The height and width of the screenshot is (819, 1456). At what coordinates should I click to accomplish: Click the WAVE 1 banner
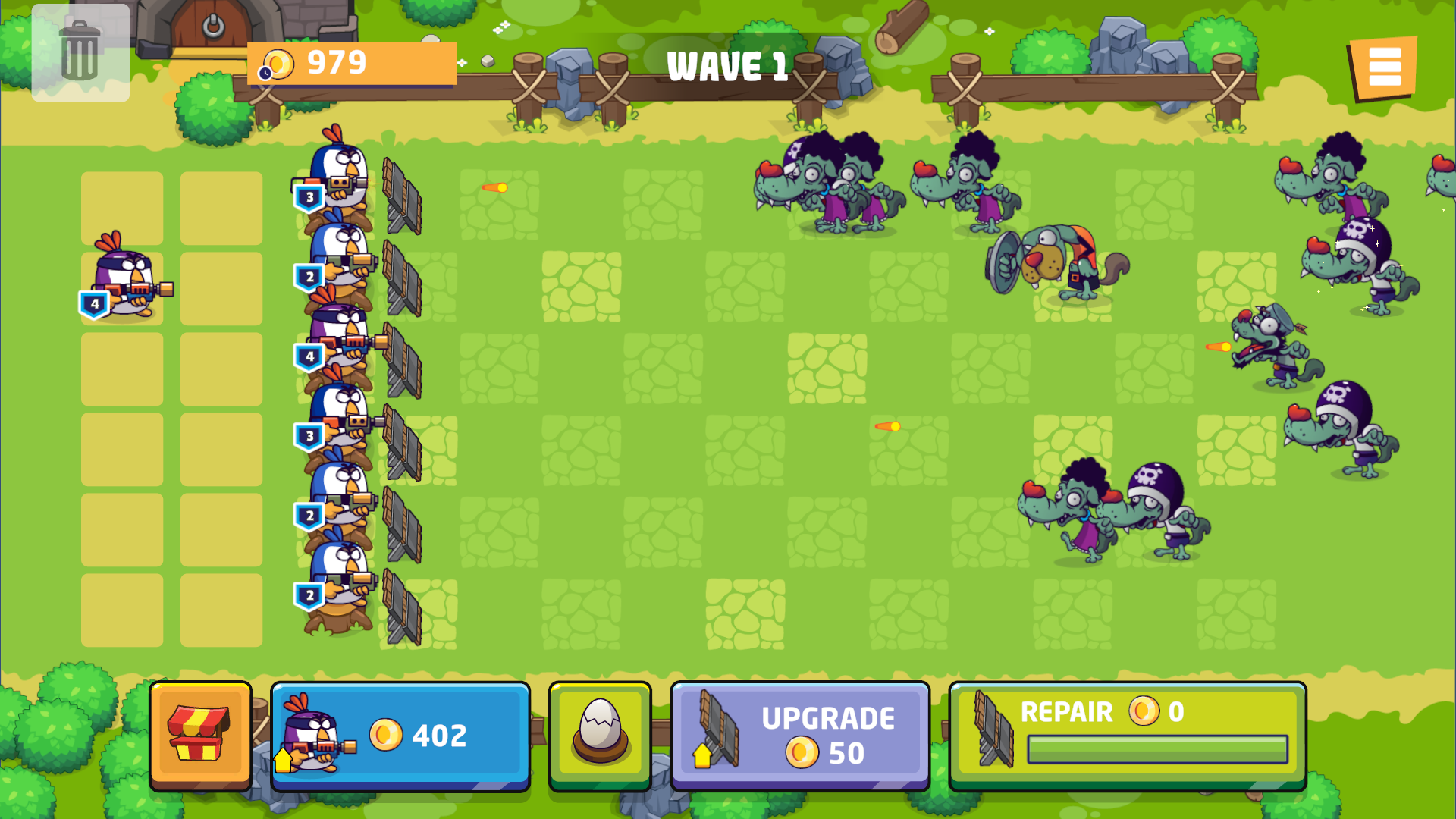726,65
